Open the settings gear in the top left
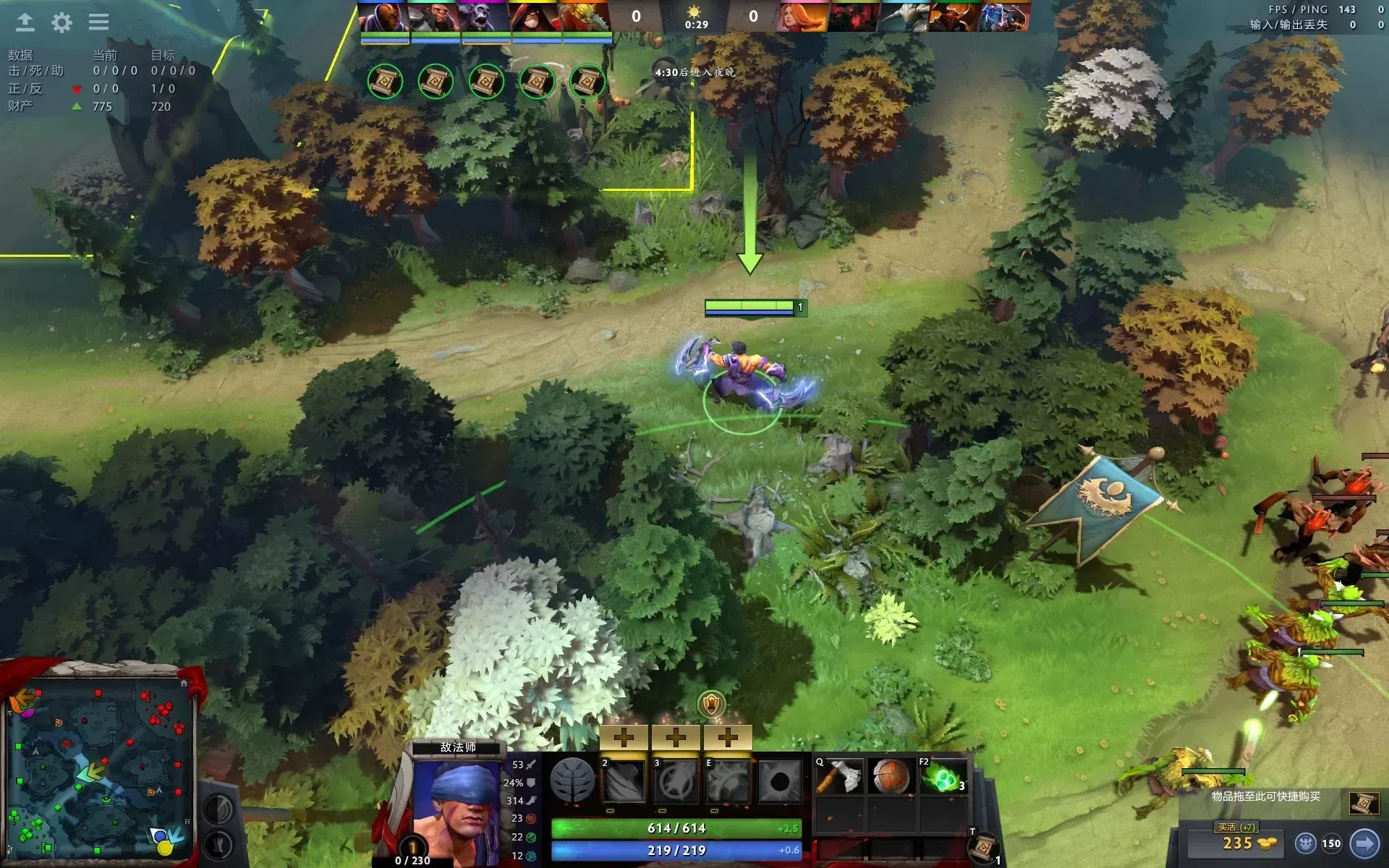1389x868 pixels. (x=62, y=23)
